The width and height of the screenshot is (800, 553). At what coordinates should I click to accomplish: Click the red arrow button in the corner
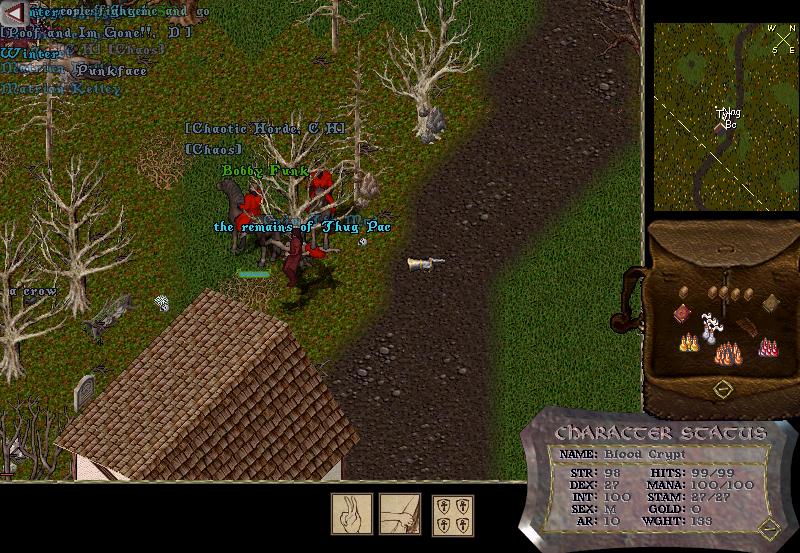(x=12, y=11)
